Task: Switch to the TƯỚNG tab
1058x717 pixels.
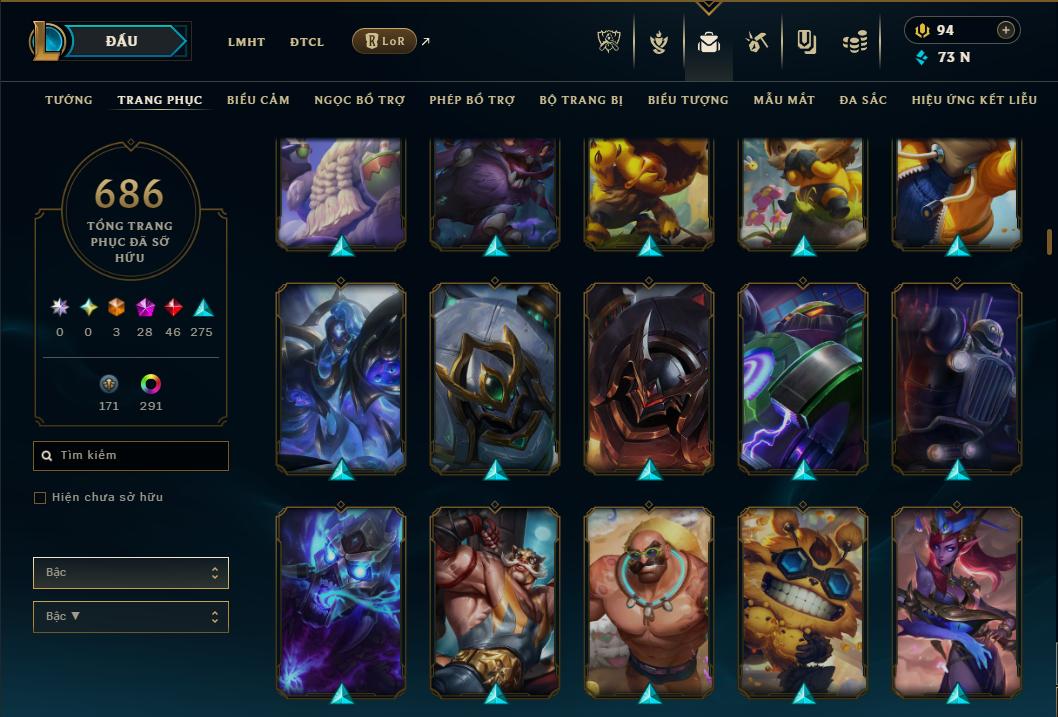Action: coord(69,100)
